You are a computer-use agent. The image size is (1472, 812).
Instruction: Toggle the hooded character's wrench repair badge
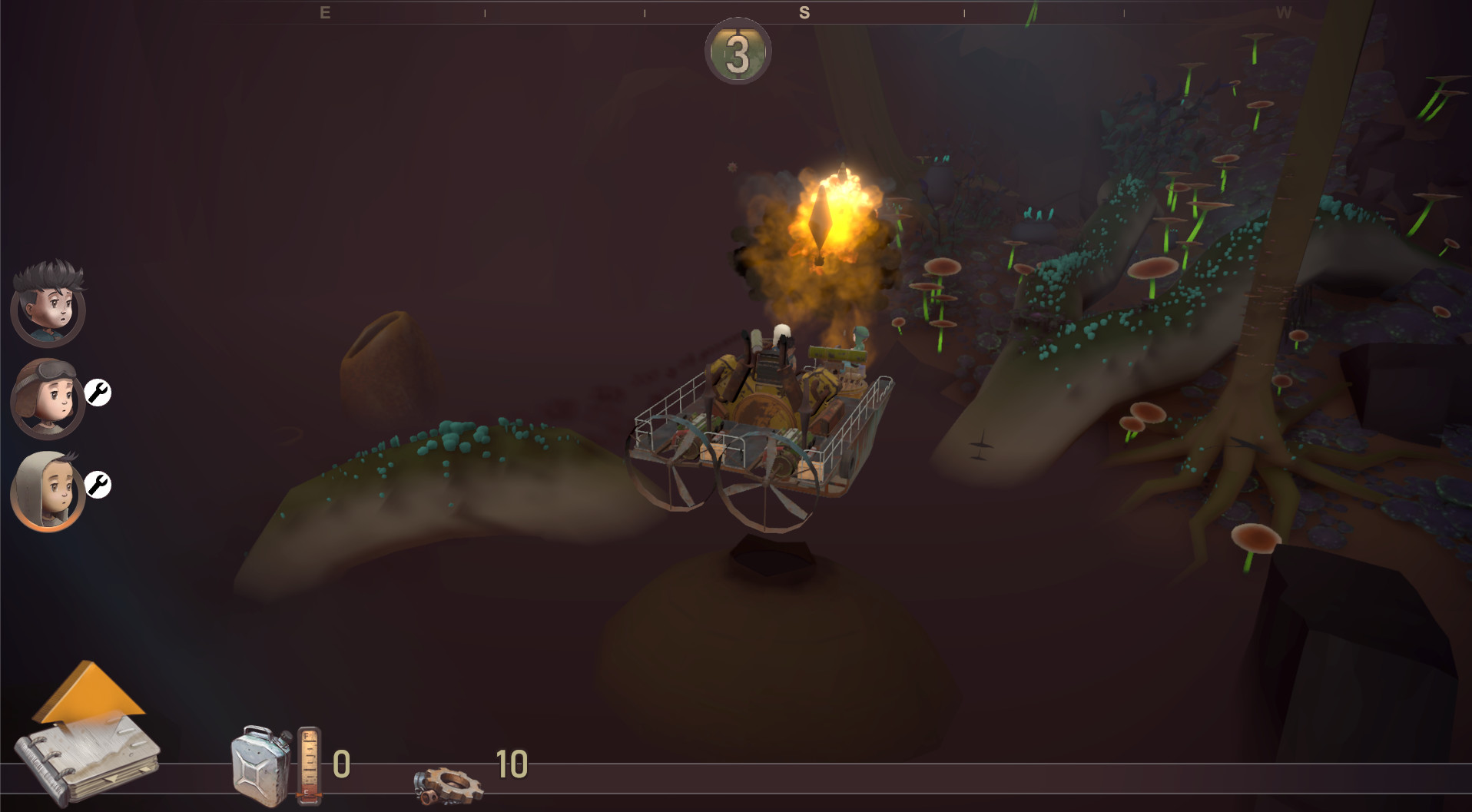coord(98,486)
